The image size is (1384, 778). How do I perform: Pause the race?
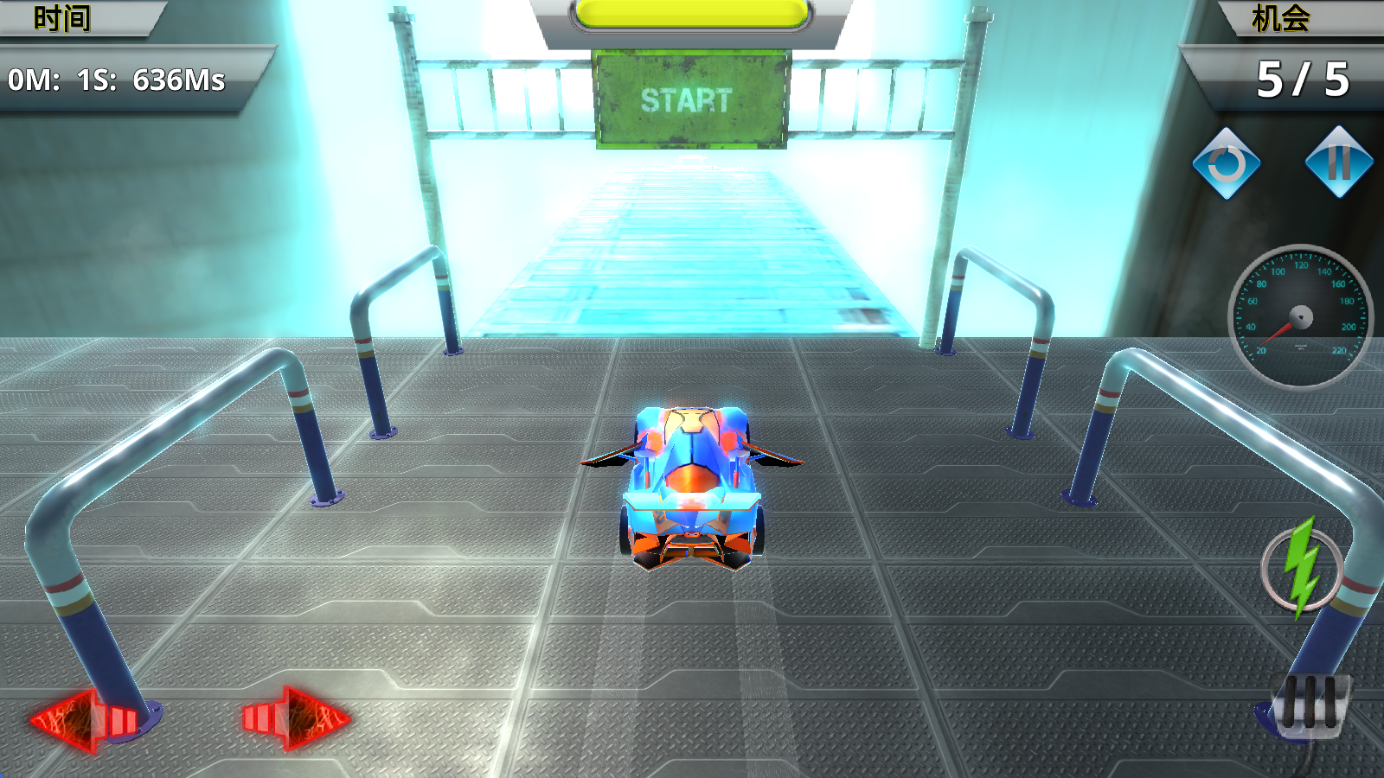pyautogui.click(x=1338, y=162)
